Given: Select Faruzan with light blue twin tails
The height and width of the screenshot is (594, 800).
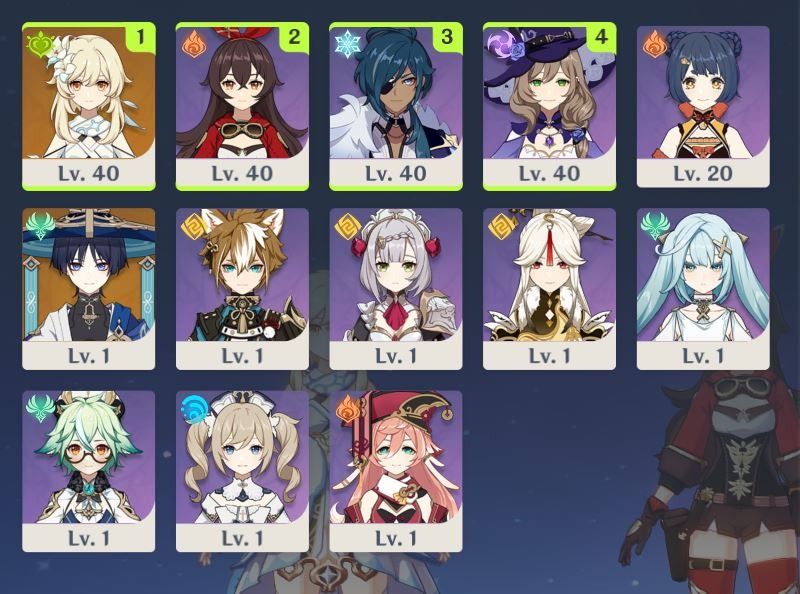Looking at the screenshot, I should tap(703, 288).
